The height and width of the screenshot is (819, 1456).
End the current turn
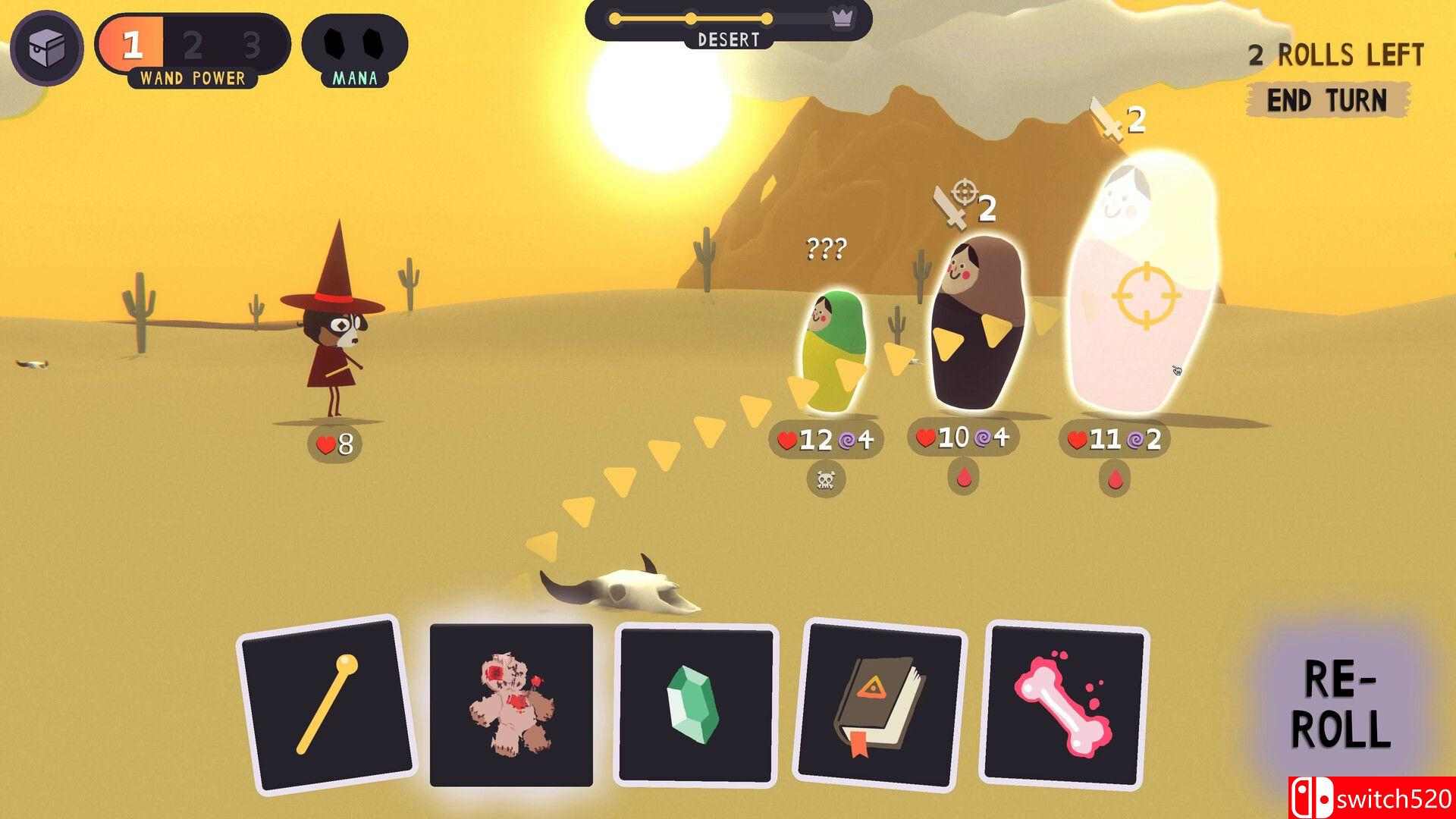tap(1327, 100)
